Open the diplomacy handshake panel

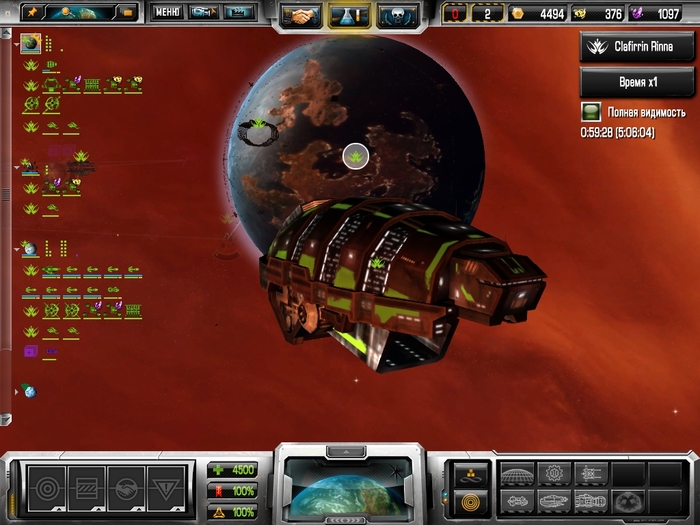point(301,14)
